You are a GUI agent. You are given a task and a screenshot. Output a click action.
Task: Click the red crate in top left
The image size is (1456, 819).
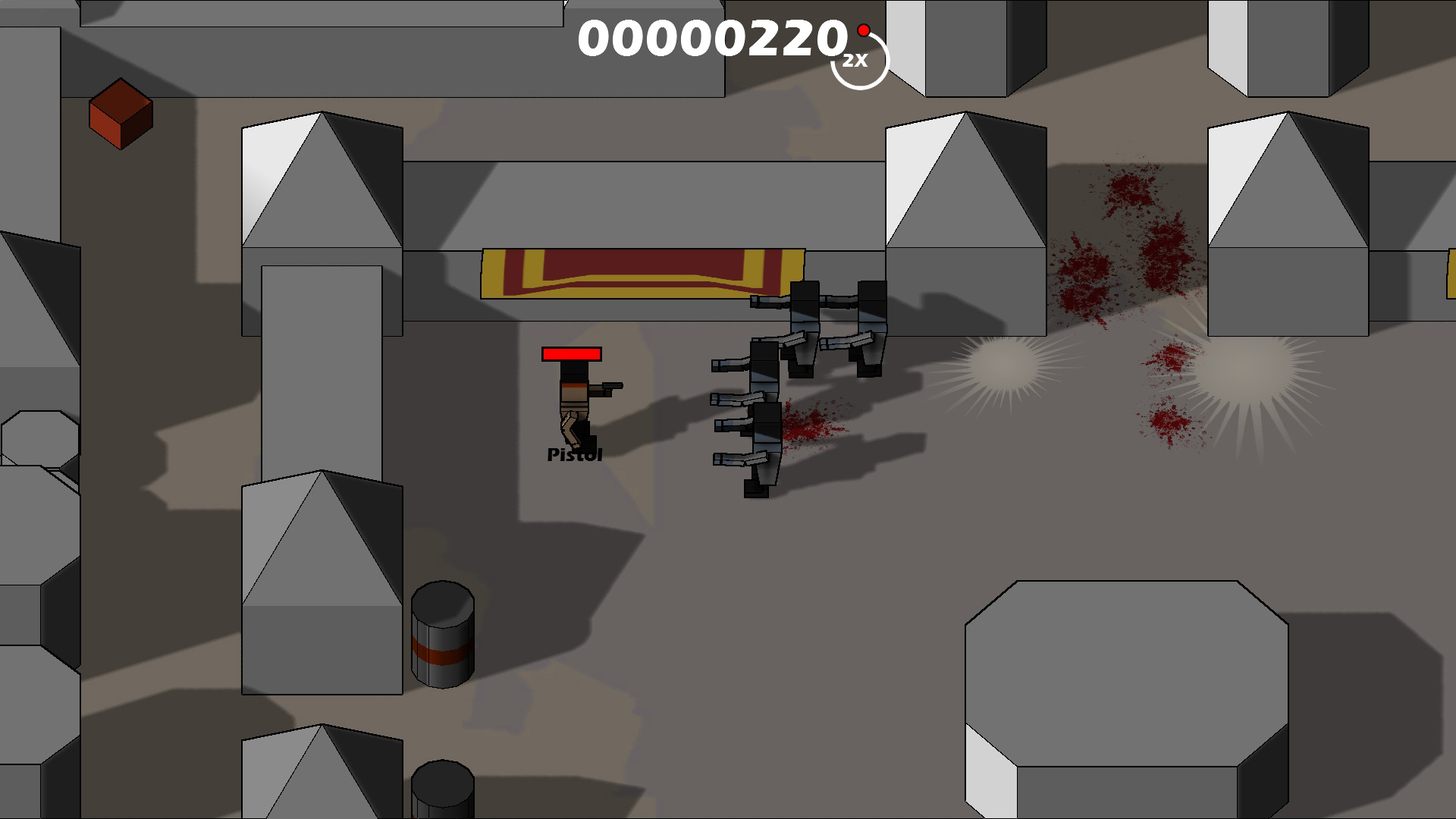click(x=121, y=114)
